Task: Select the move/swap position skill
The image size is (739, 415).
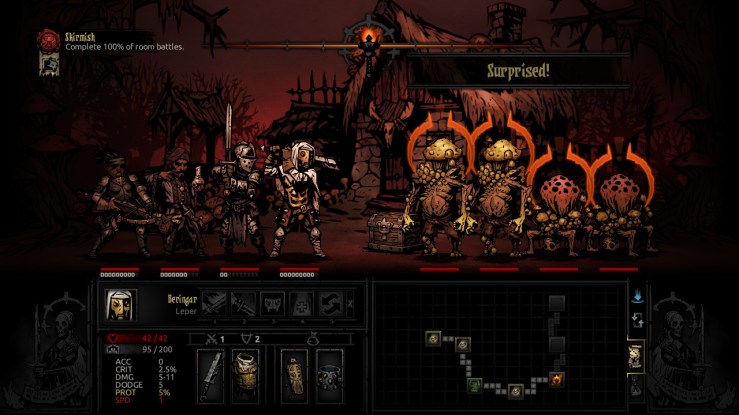Action: (x=328, y=303)
